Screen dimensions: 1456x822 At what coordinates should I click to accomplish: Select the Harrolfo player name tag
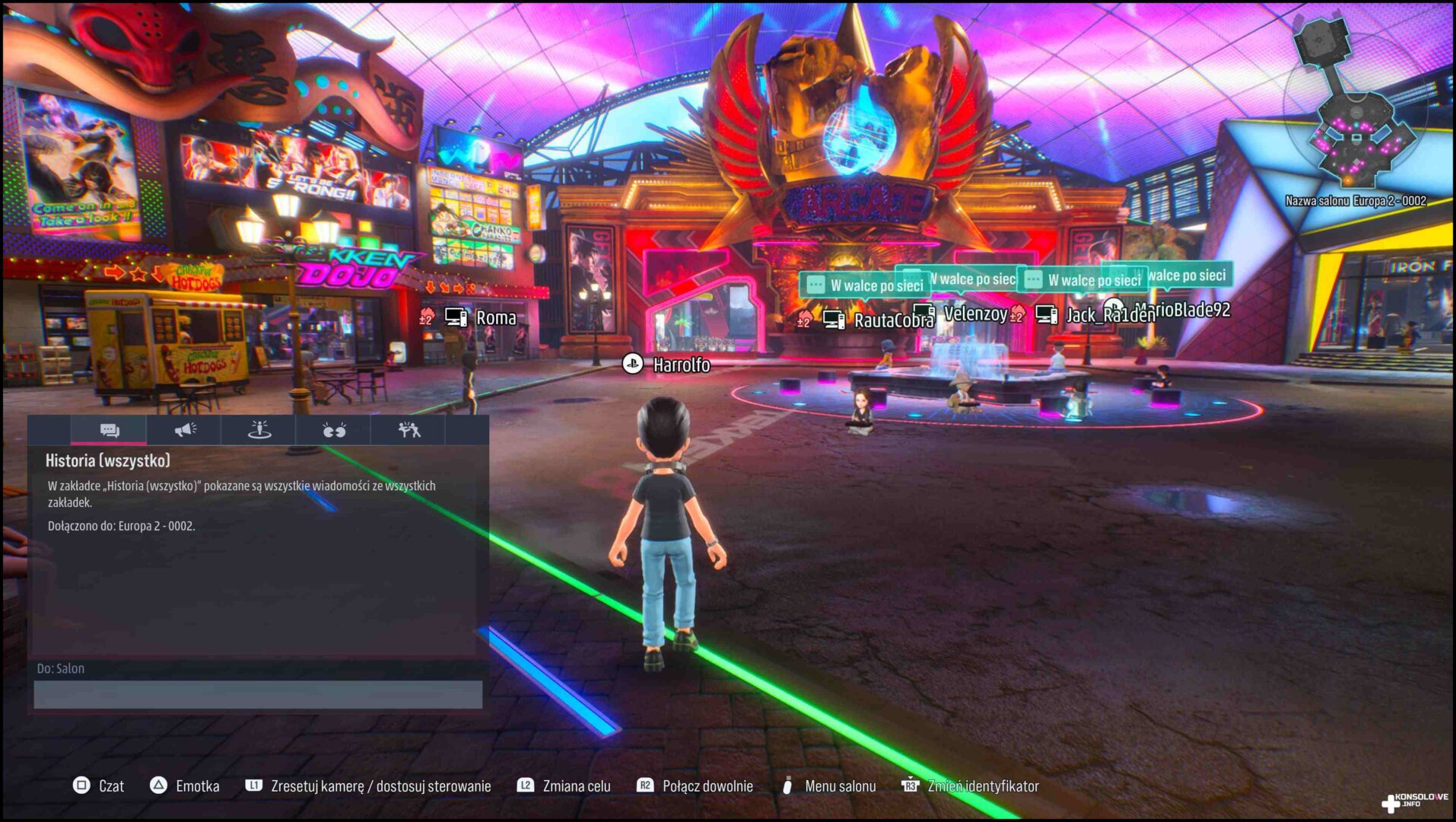point(681,365)
